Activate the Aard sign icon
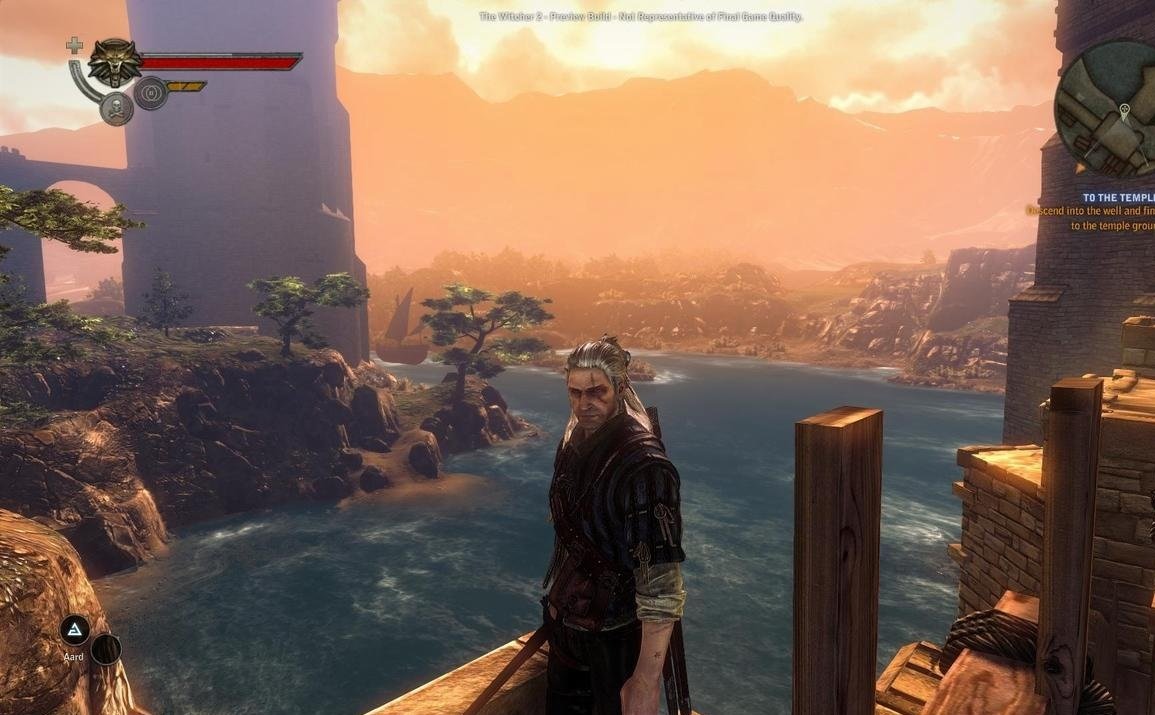The width and height of the screenshot is (1155, 715). [x=74, y=630]
